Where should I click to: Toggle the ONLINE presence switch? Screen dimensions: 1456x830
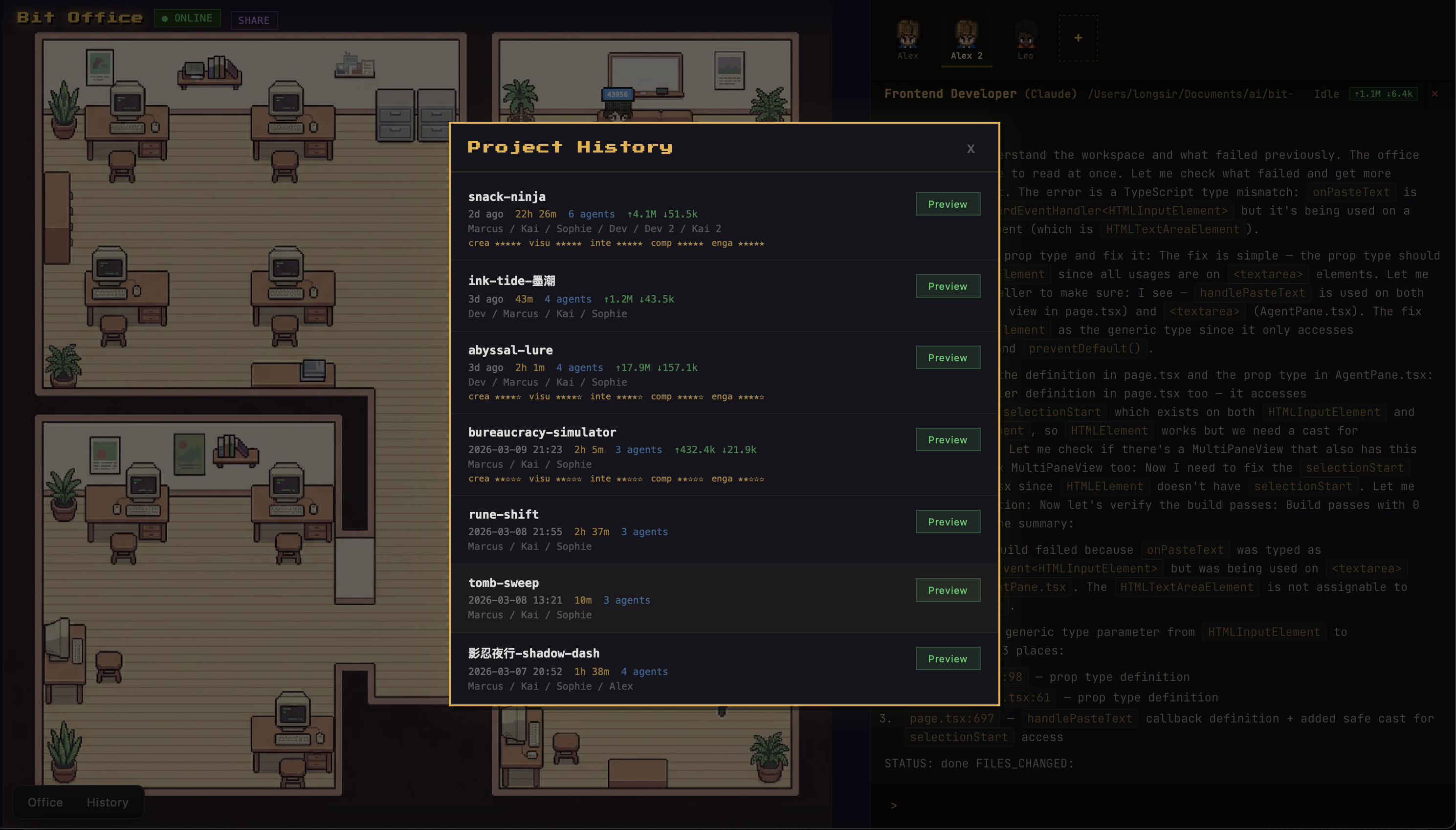(187, 18)
